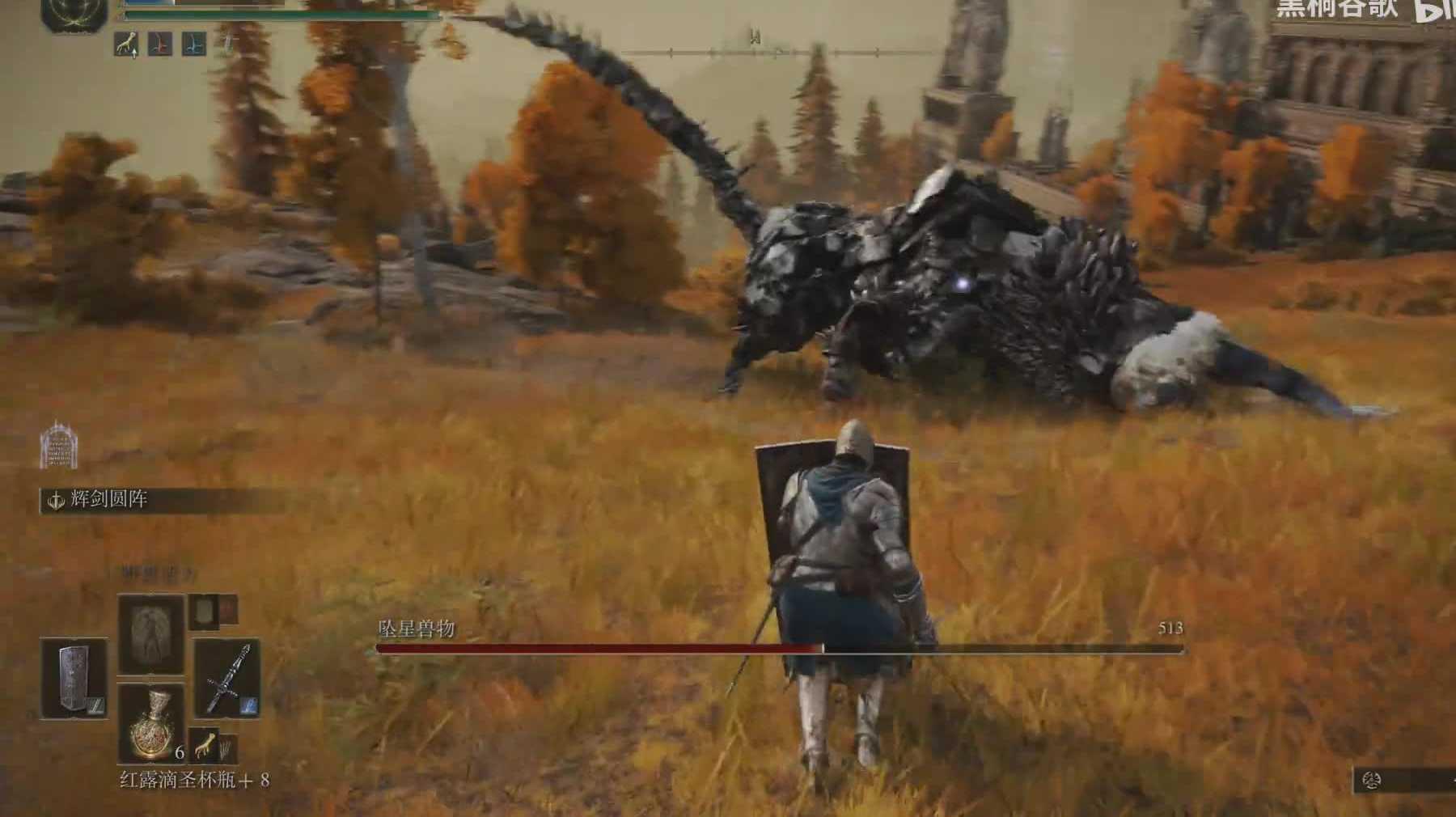
Task: Click the spirit summon tombstone icon
Action: click(59, 445)
